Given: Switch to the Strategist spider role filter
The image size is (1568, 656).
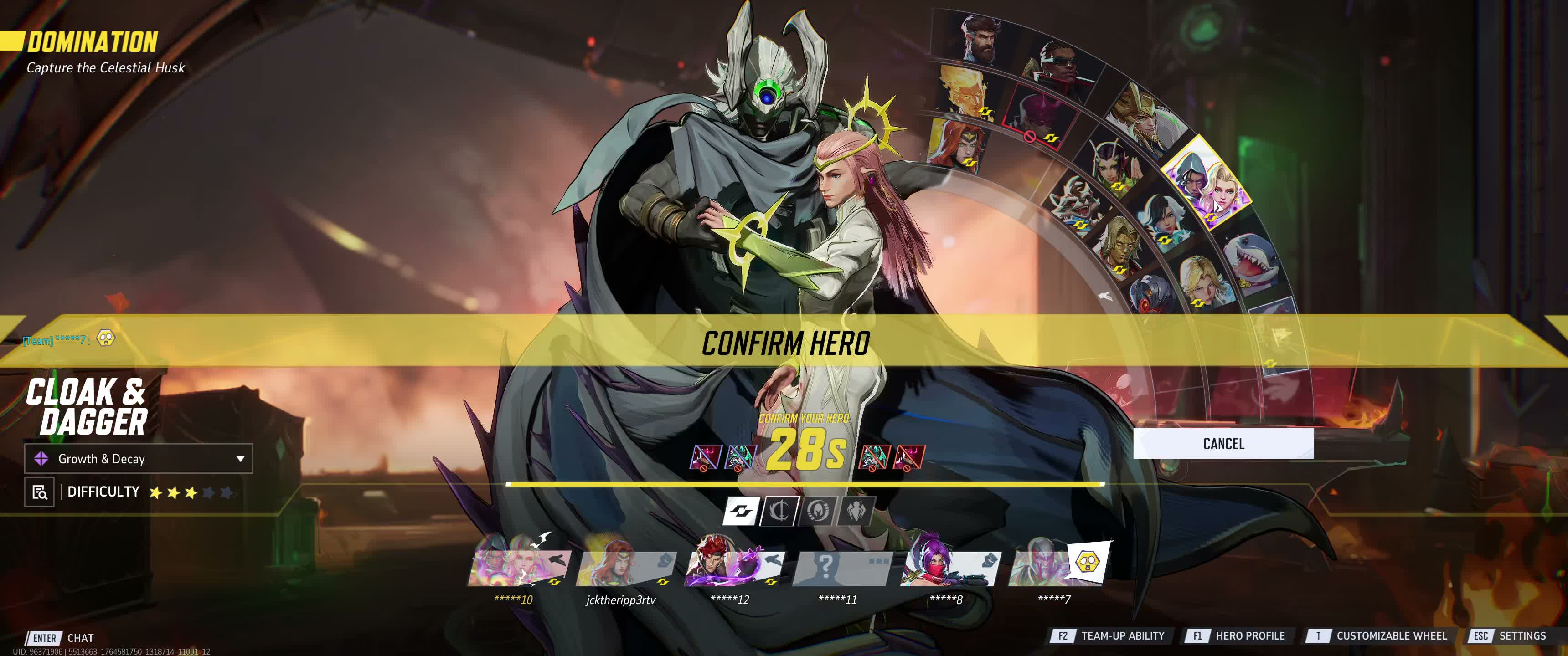Looking at the screenshot, I should tap(855, 511).
